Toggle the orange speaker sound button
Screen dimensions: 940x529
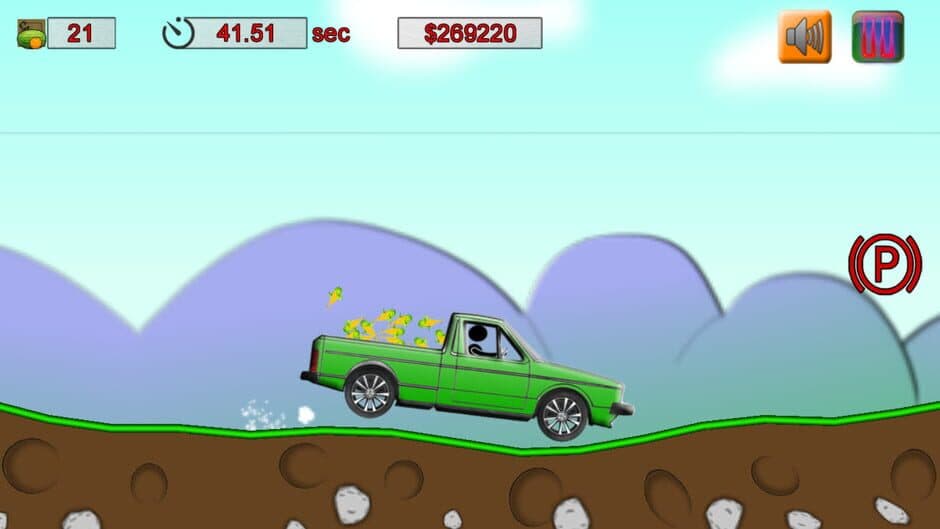pos(804,37)
